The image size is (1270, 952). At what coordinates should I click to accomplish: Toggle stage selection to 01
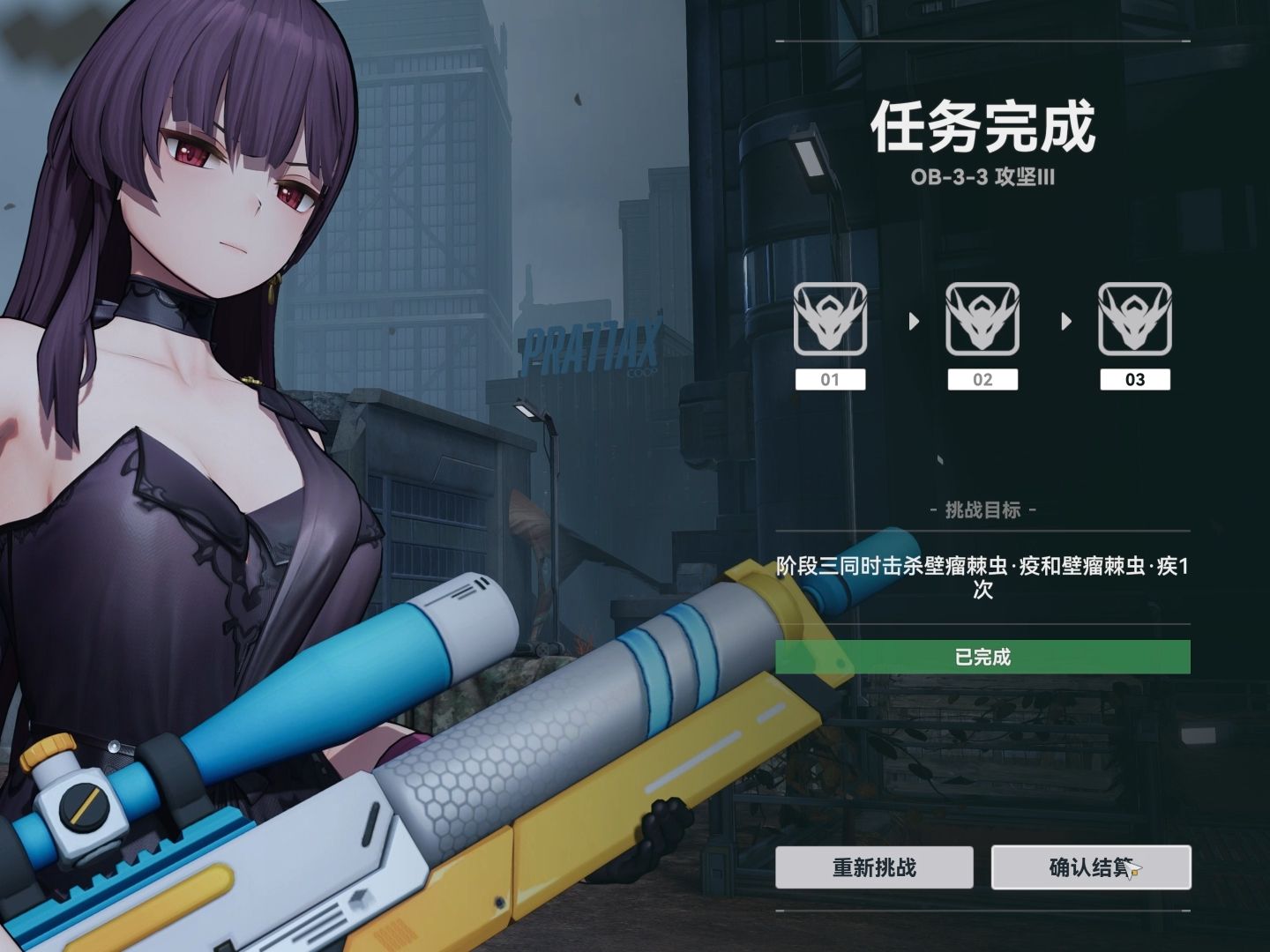coord(830,381)
